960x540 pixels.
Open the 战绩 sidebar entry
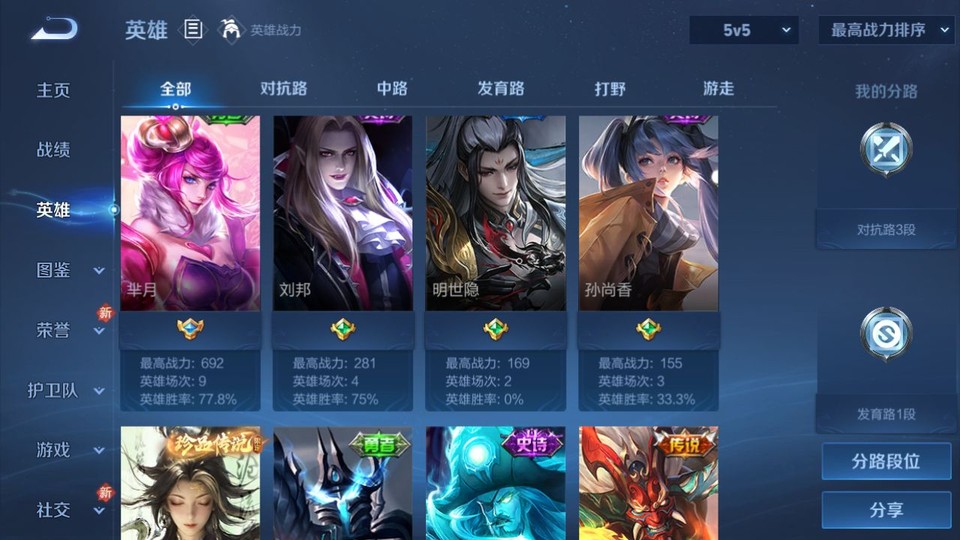tap(54, 150)
